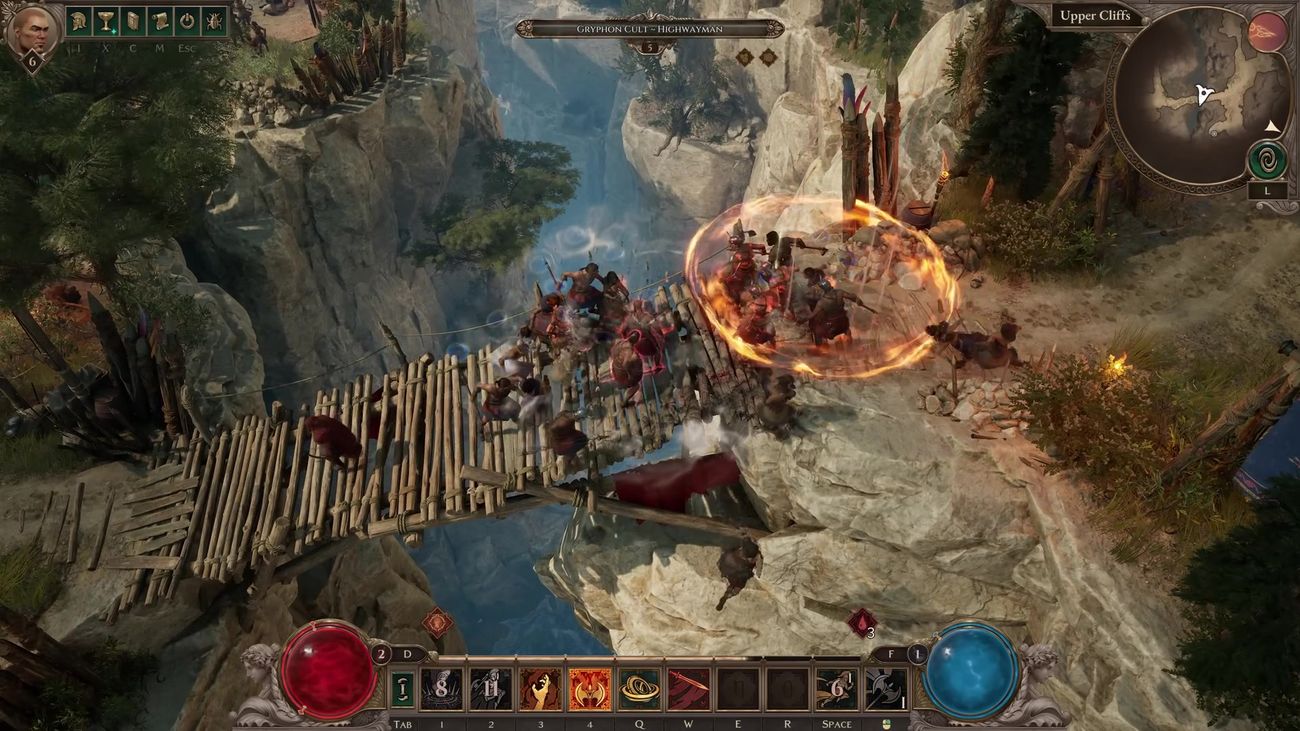Image resolution: width=1300 pixels, height=731 pixels.
Task: Use the dodge skill bound to Space
Action: 835,689
